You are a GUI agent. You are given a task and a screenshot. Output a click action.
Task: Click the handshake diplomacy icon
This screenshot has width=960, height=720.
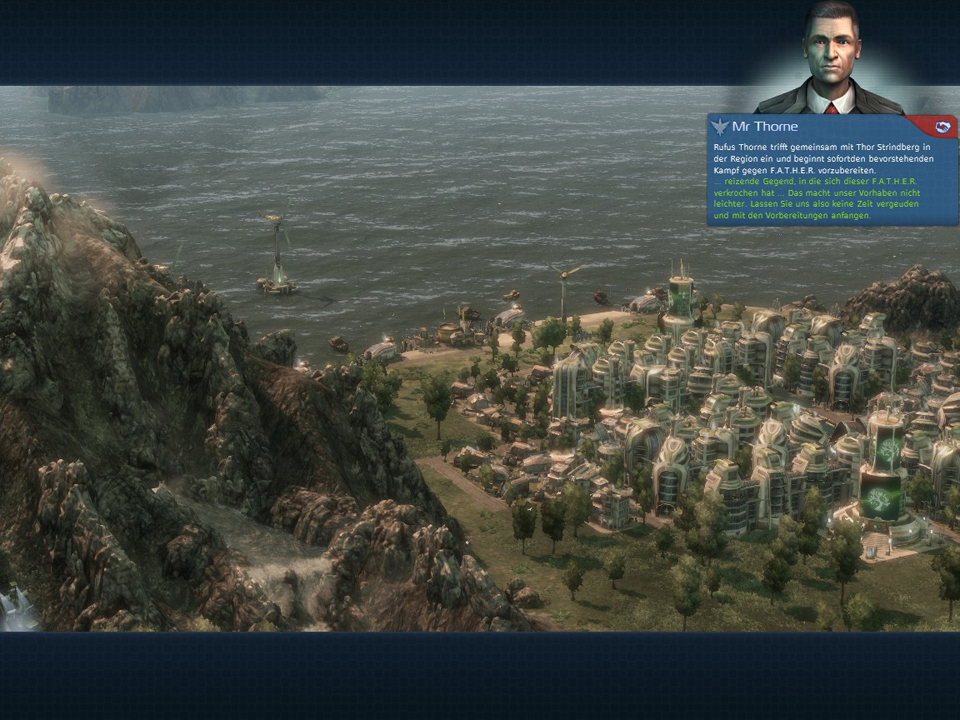(942, 127)
